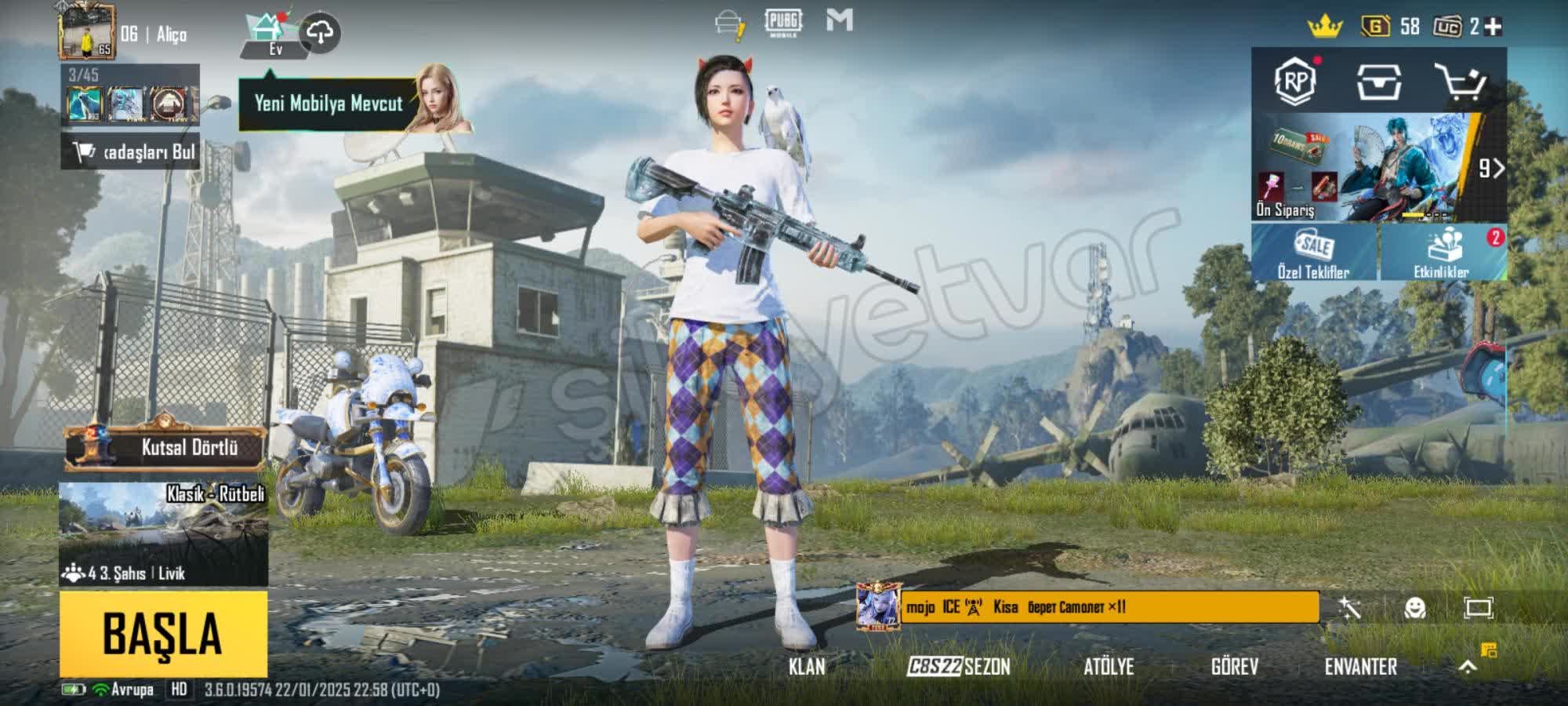The height and width of the screenshot is (706, 1568).
Task: Open the crate chest icon
Action: pos(1378,82)
